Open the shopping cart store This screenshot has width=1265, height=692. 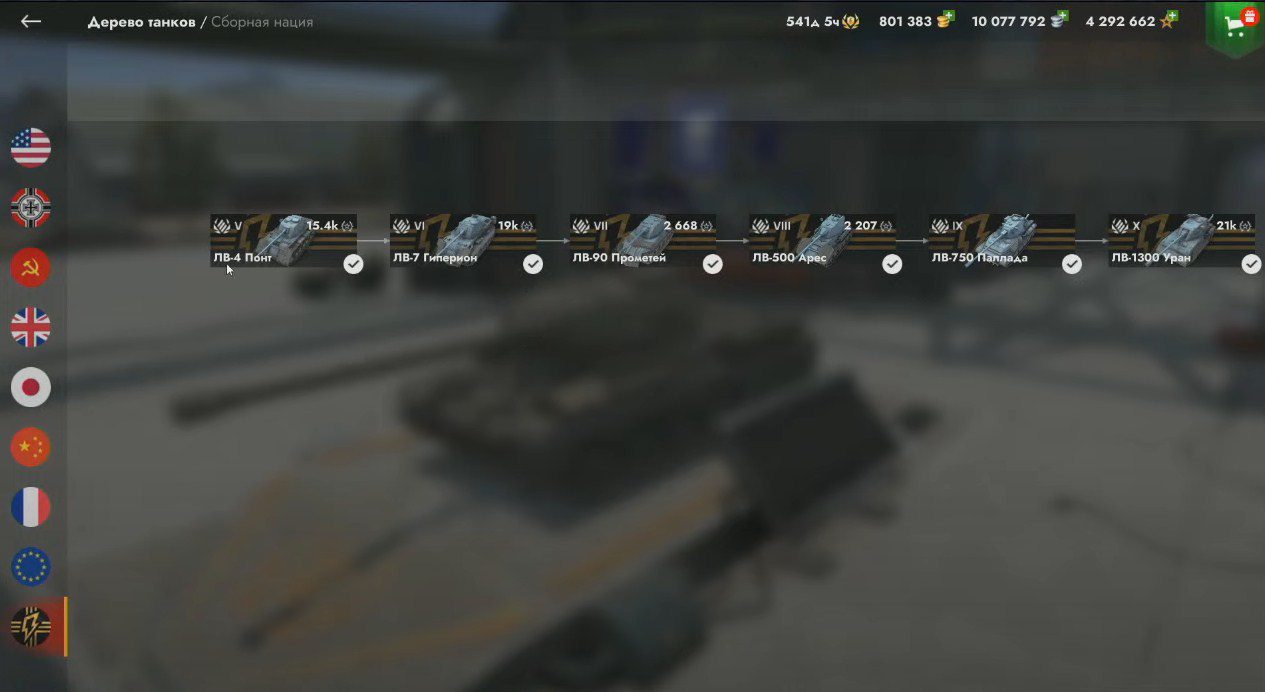[1236, 26]
